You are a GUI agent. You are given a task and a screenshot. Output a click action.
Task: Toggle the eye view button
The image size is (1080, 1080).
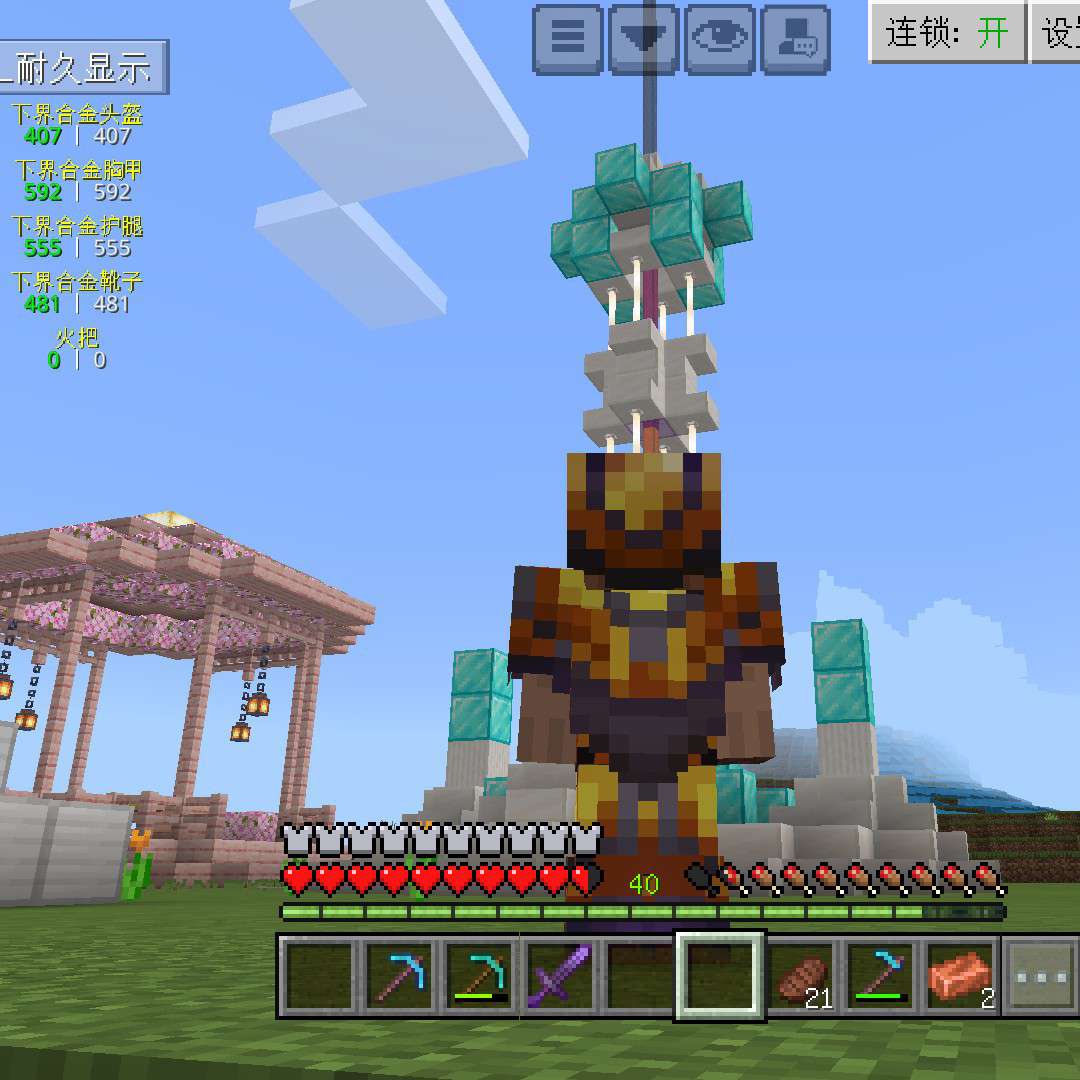click(720, 39)
